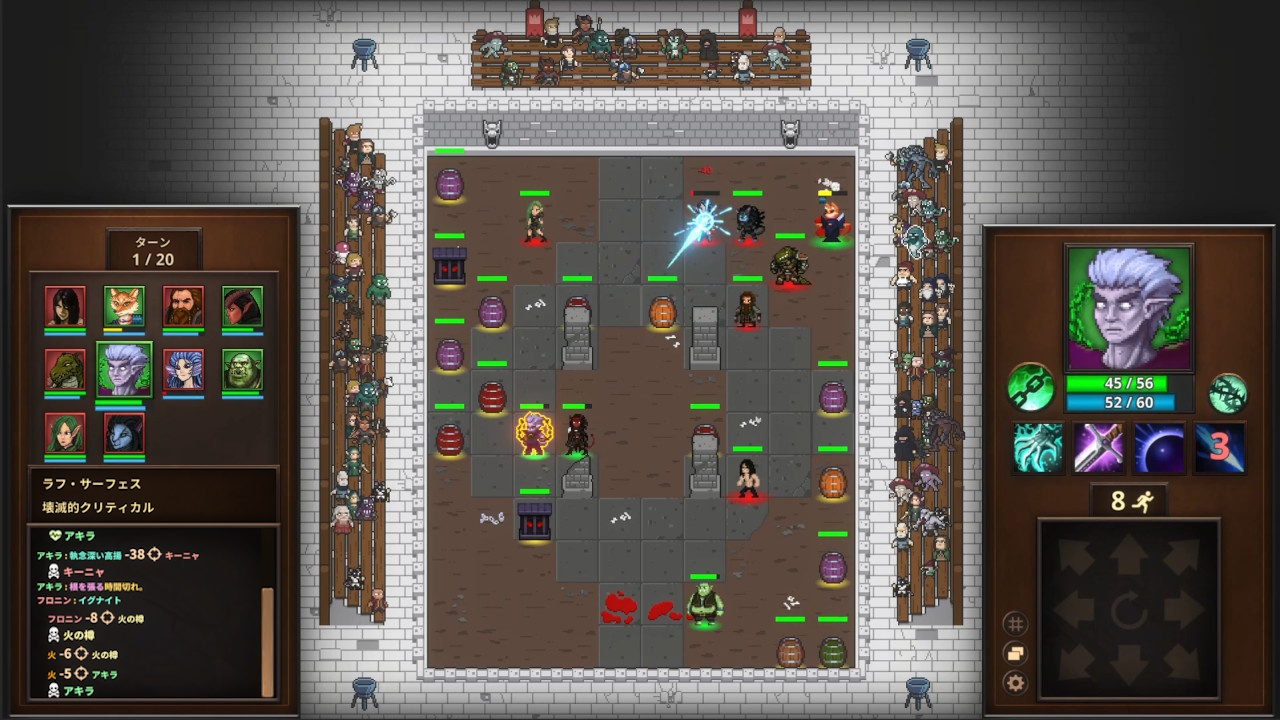Activate the thorn vines round icon
The image size is (1280, 720).
(1228, 393)
